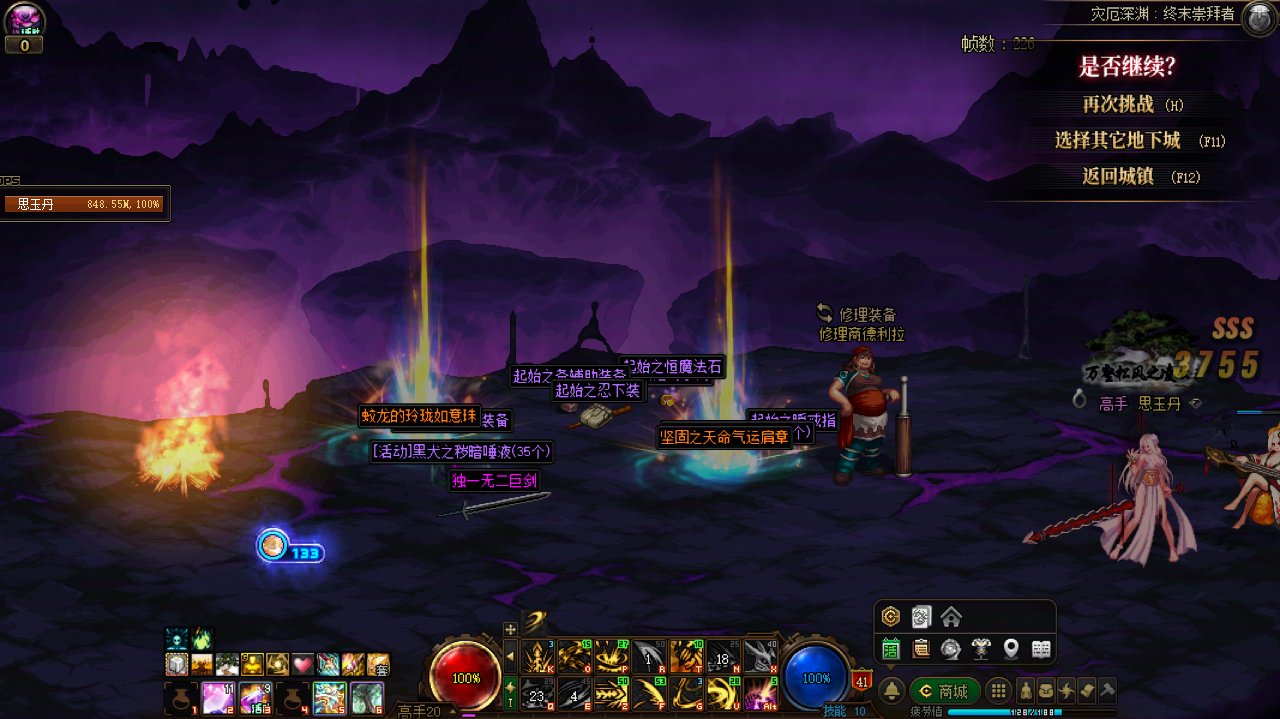
Task: Use the pink consumable in slot 2
Action: pos(219,697)
